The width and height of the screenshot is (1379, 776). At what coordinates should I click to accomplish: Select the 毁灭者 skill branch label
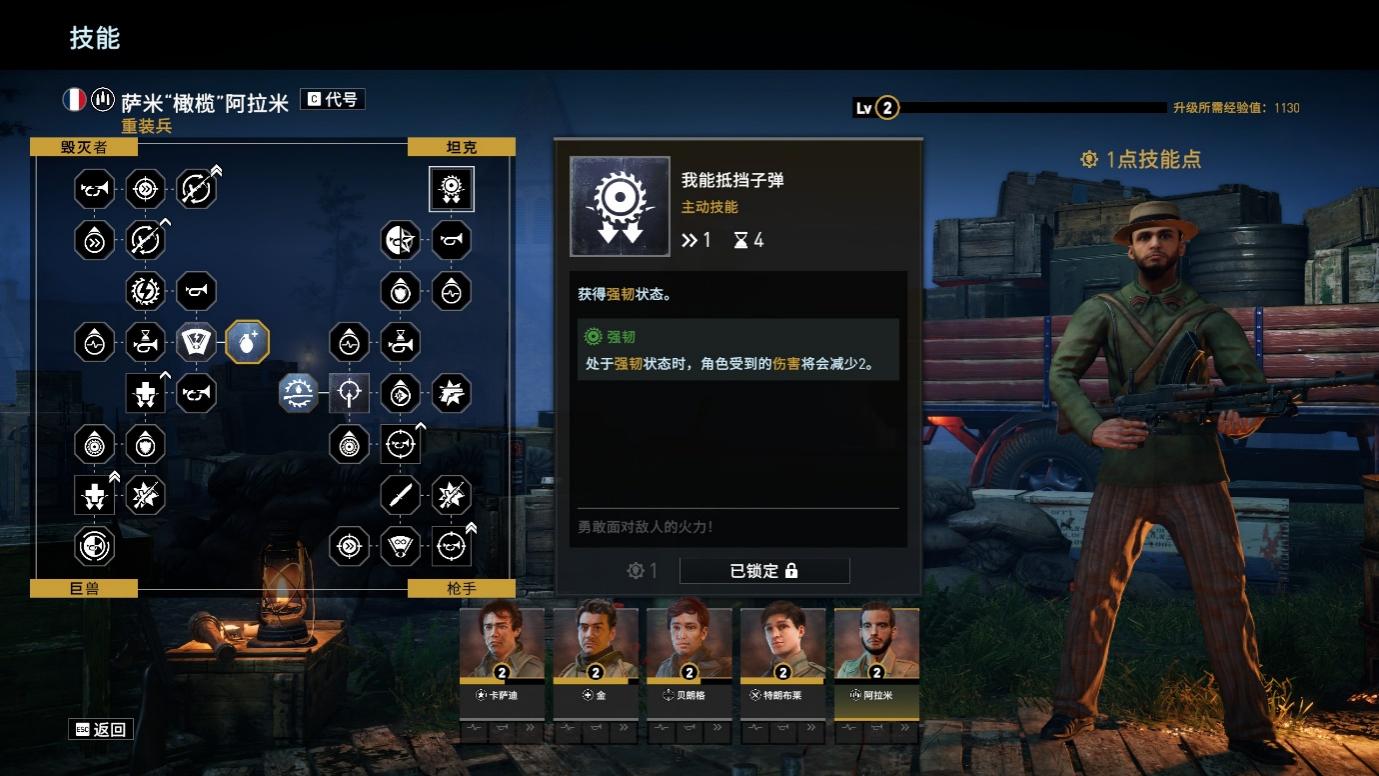[84, 147]
